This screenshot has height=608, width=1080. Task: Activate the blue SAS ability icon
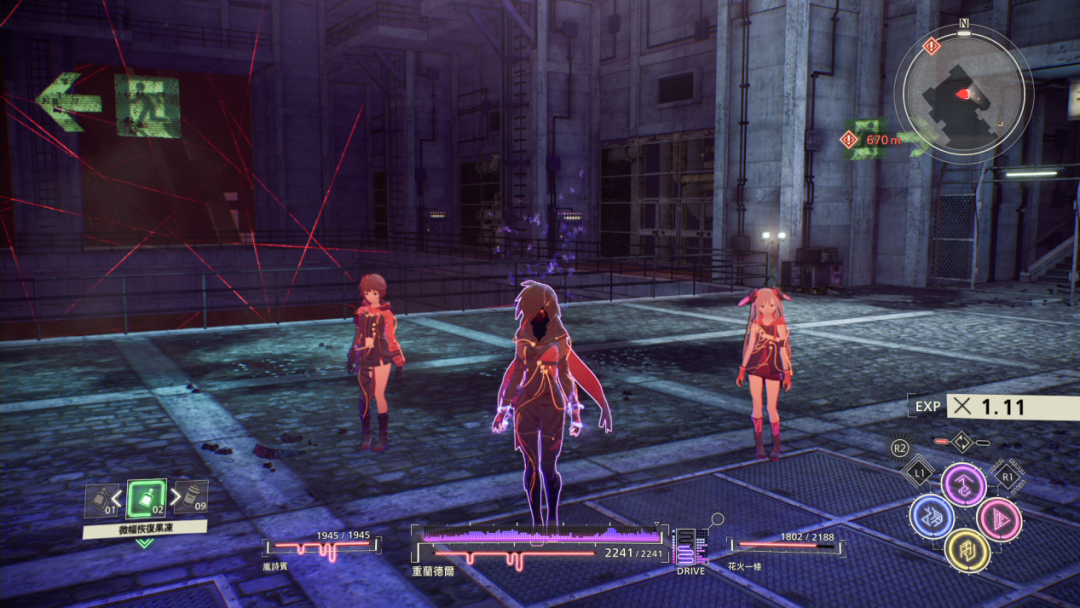[930, 517]
